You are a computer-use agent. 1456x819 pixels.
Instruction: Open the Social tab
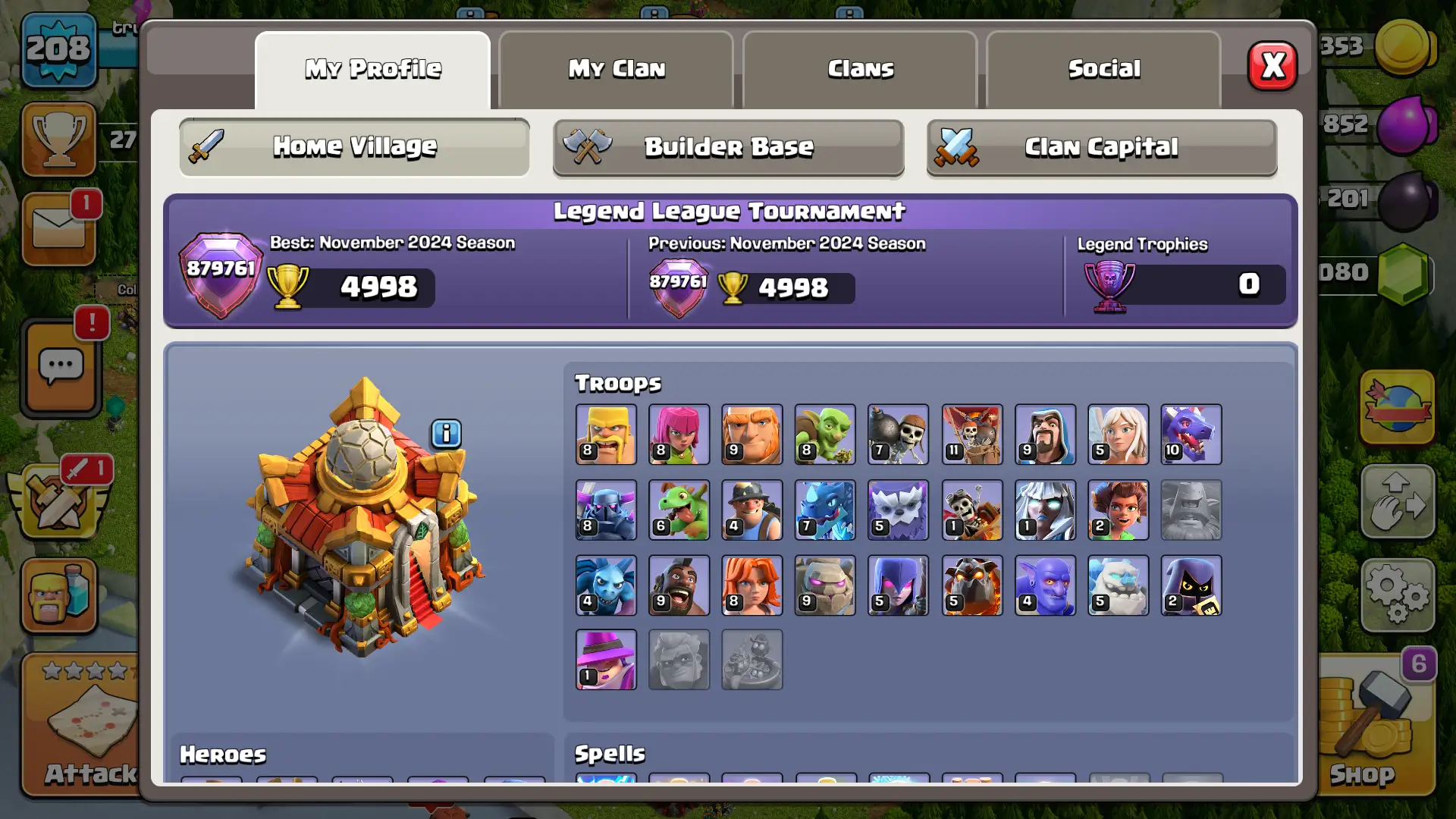tap(1103, 69)
